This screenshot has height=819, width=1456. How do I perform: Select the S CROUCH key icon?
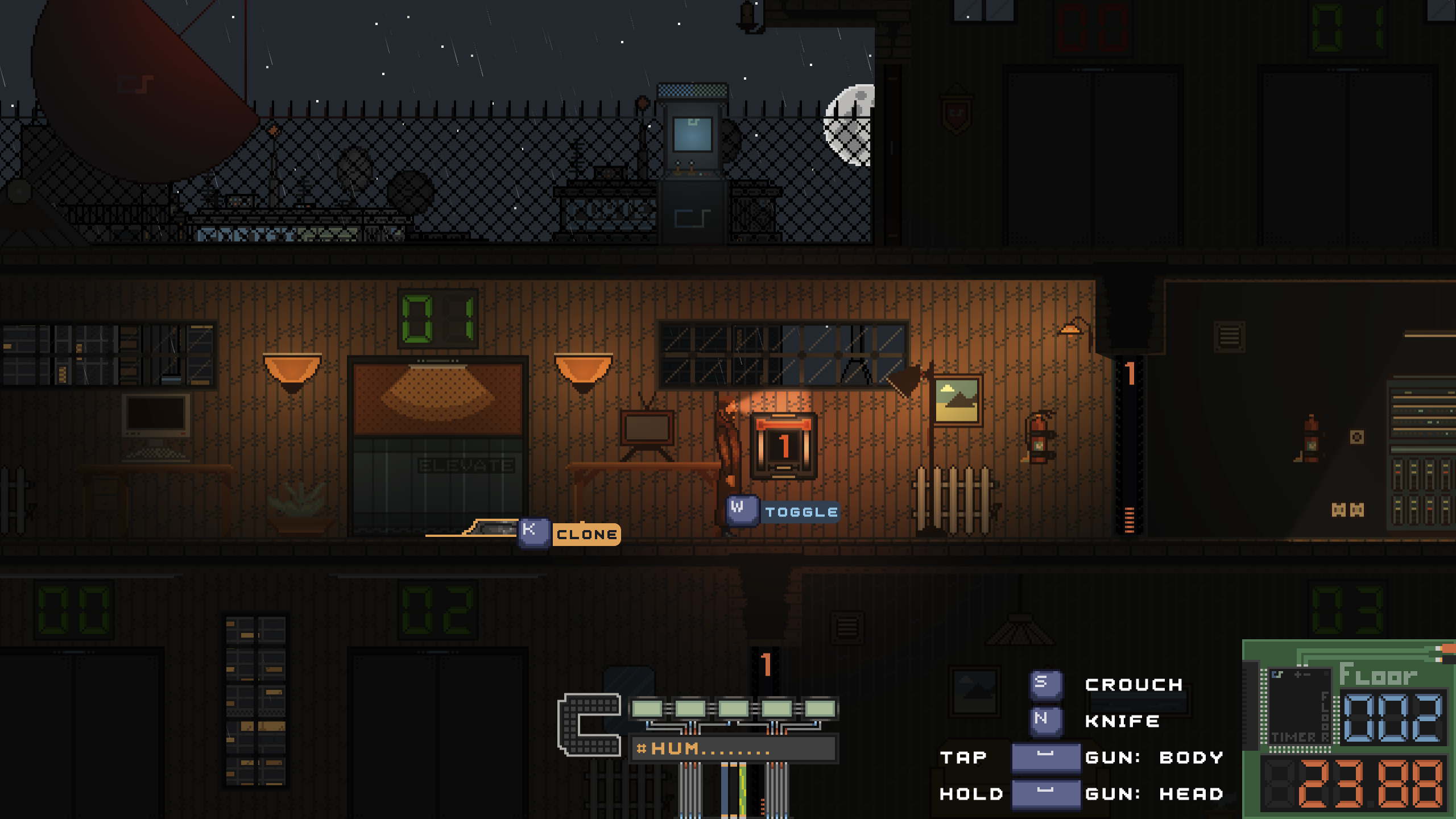click(1045, 684)
